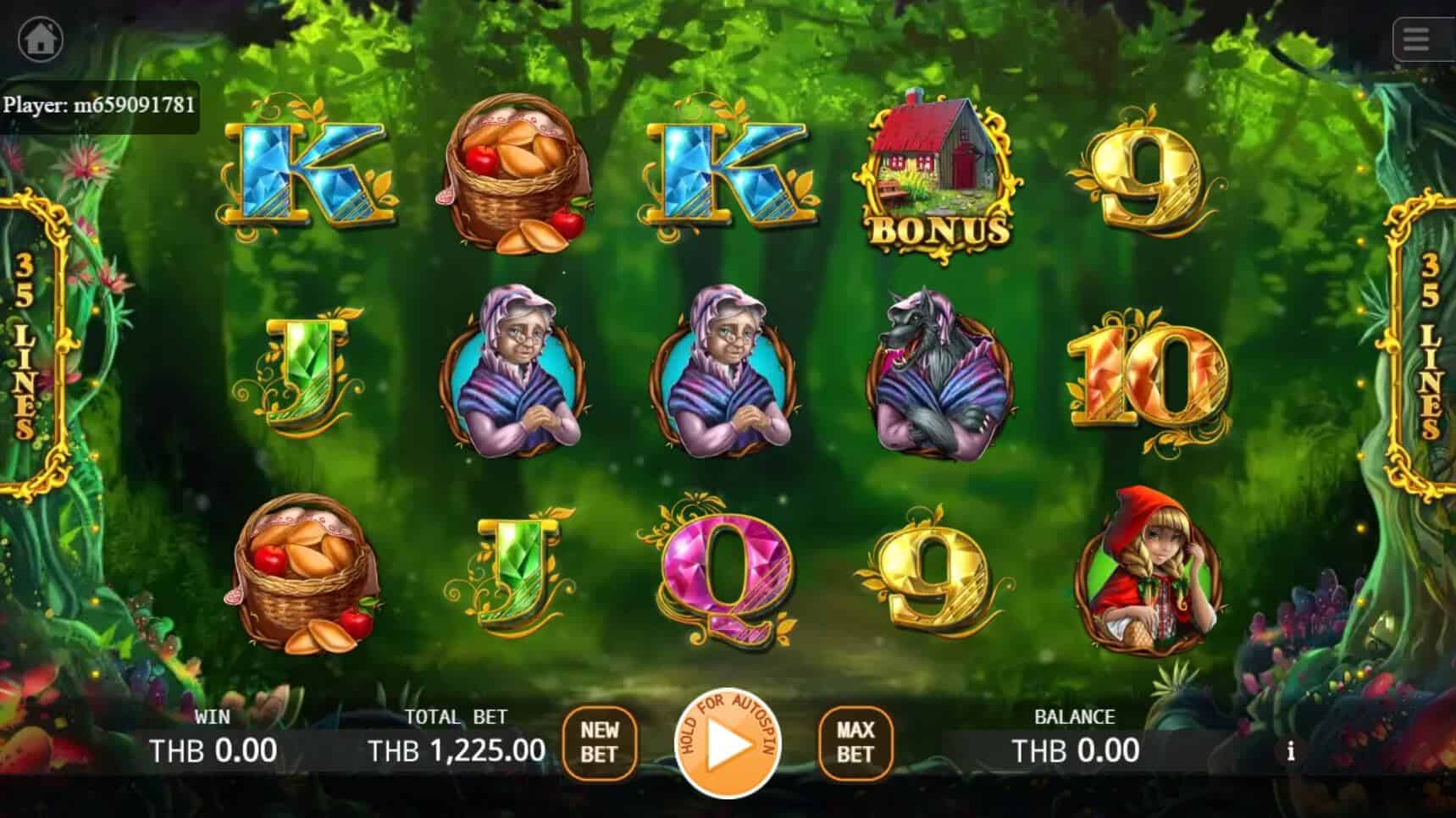This screenshot has width=1456, height=818.
Task: Click the WIN amount display
Action: pos(214,749)
